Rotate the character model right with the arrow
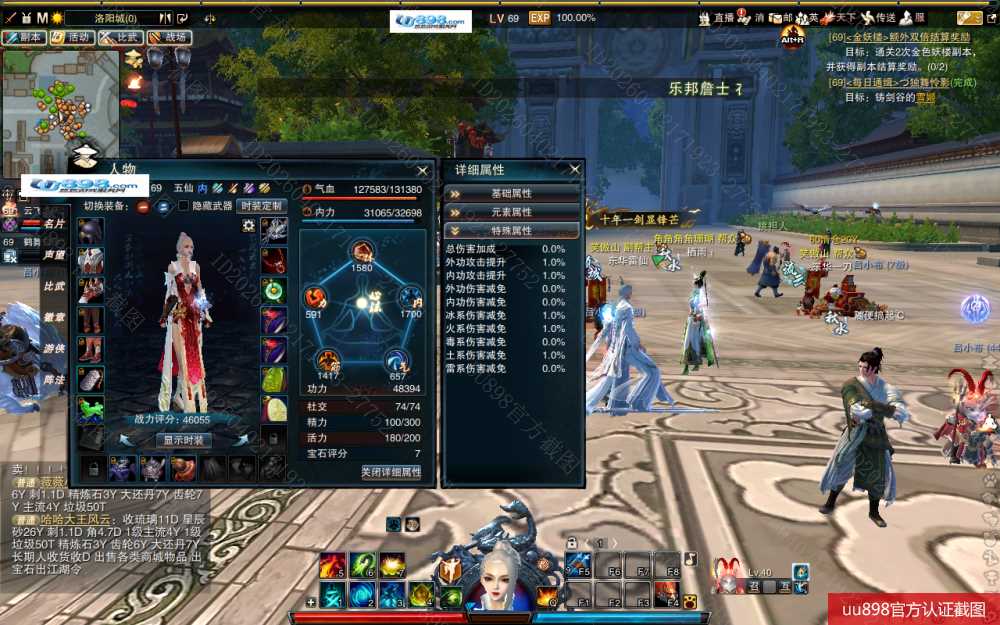Screen dimensions: 1000x625 (243, 440)
